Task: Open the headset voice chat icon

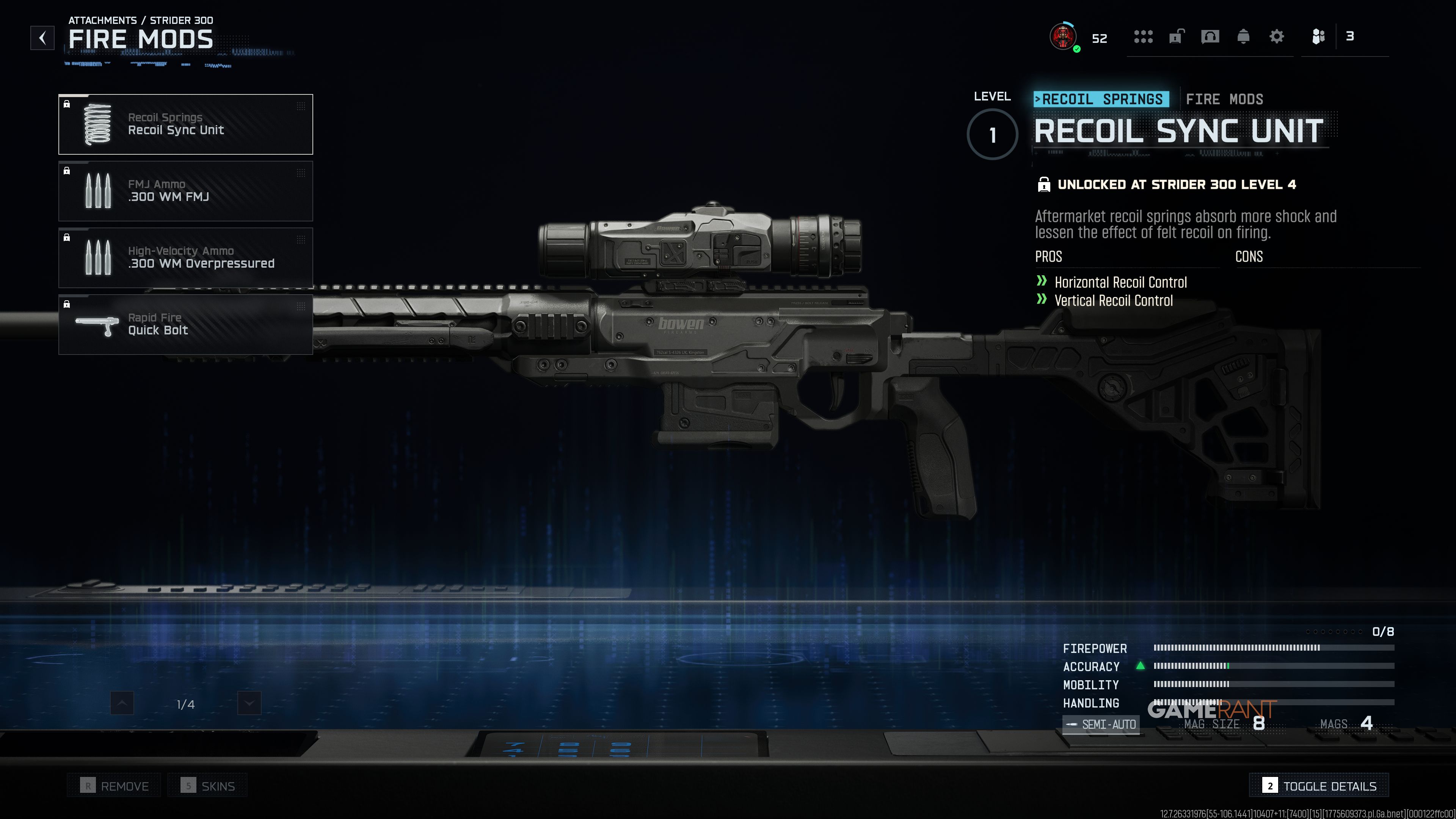Action: pos(1210,37)
